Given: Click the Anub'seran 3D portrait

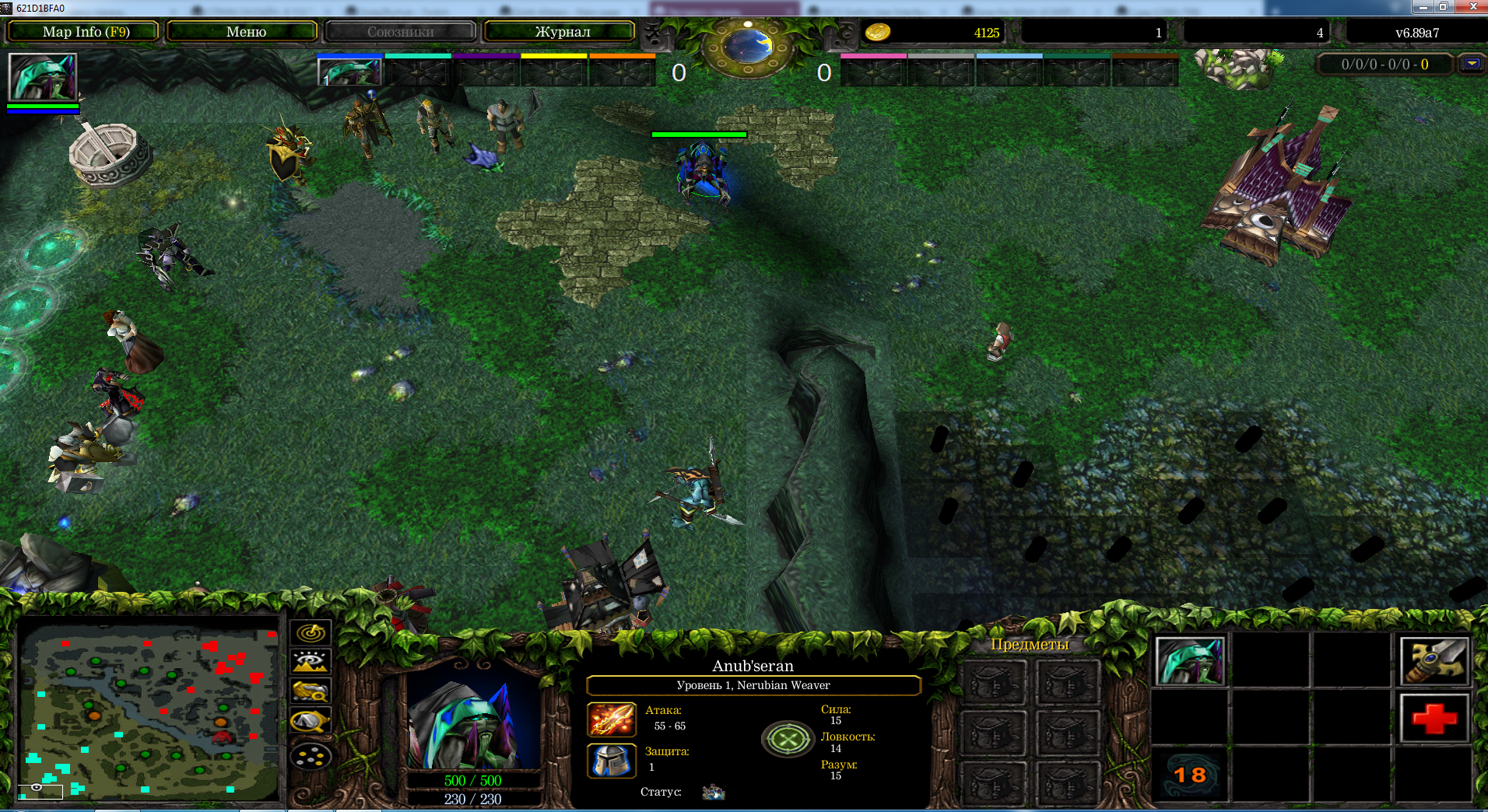Looking at the screenshot, I should [473, 722].
